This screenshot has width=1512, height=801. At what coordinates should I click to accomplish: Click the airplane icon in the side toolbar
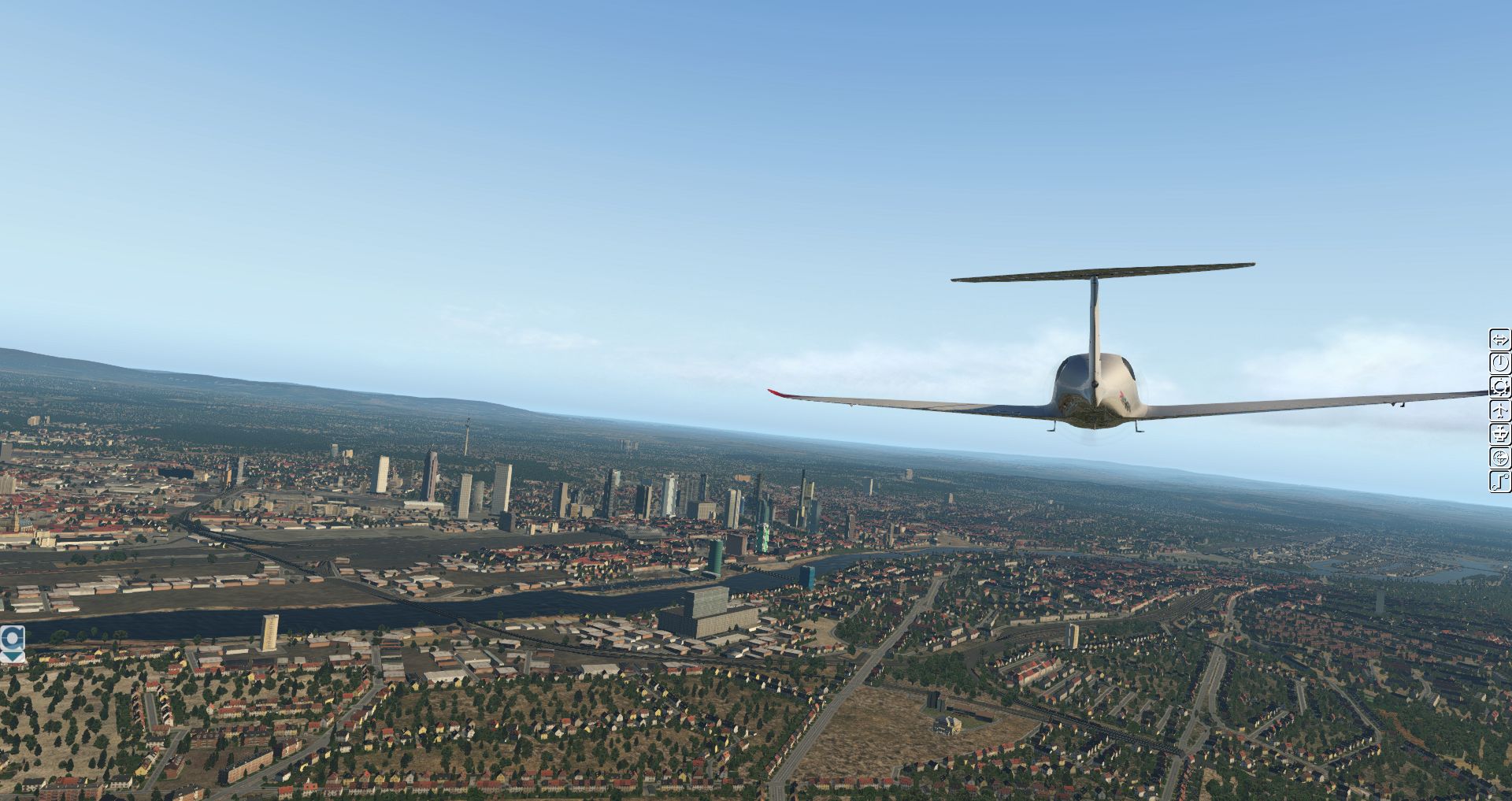pos(1500,410)
